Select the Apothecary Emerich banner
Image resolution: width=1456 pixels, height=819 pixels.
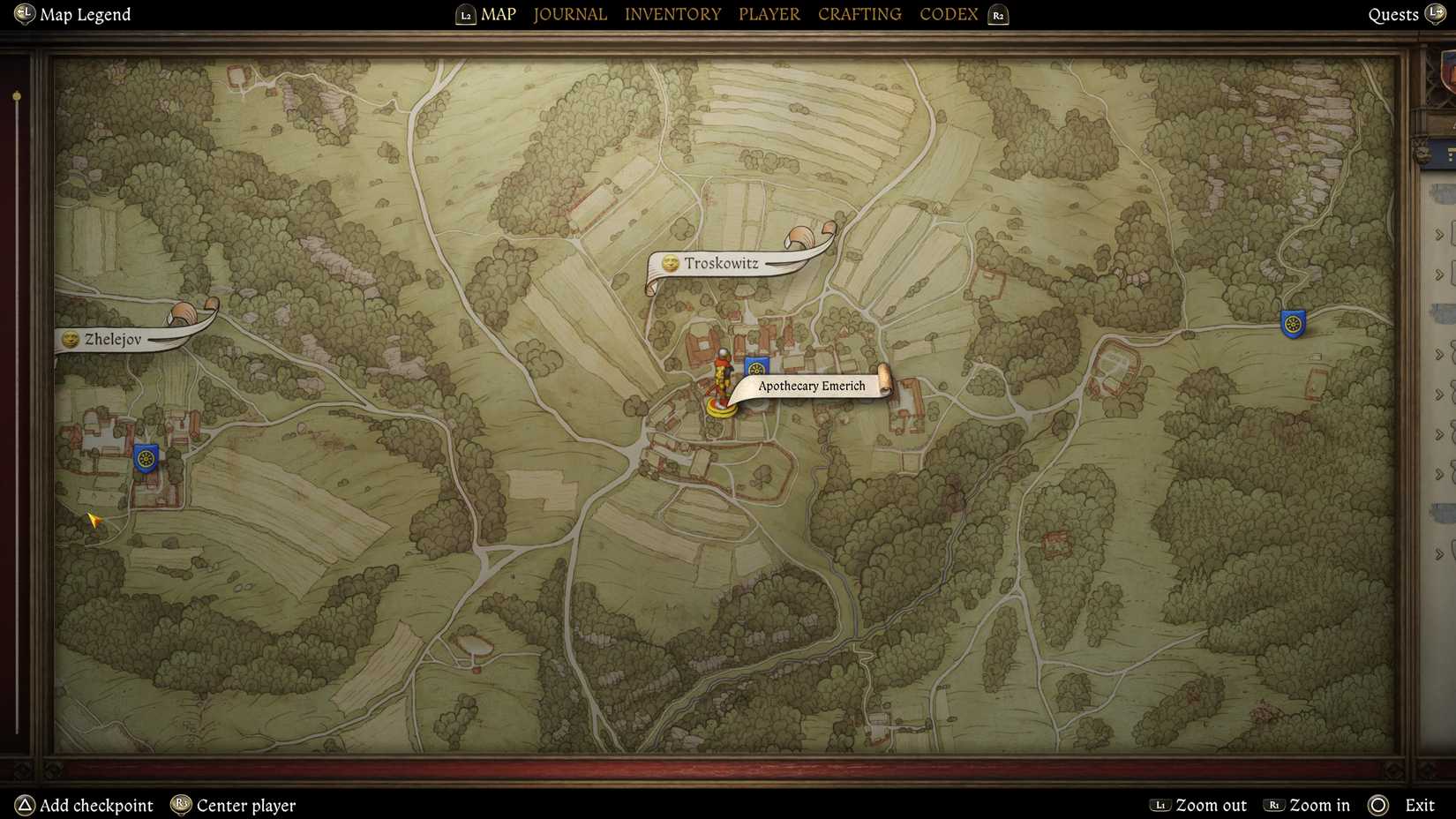click(812, 386)
